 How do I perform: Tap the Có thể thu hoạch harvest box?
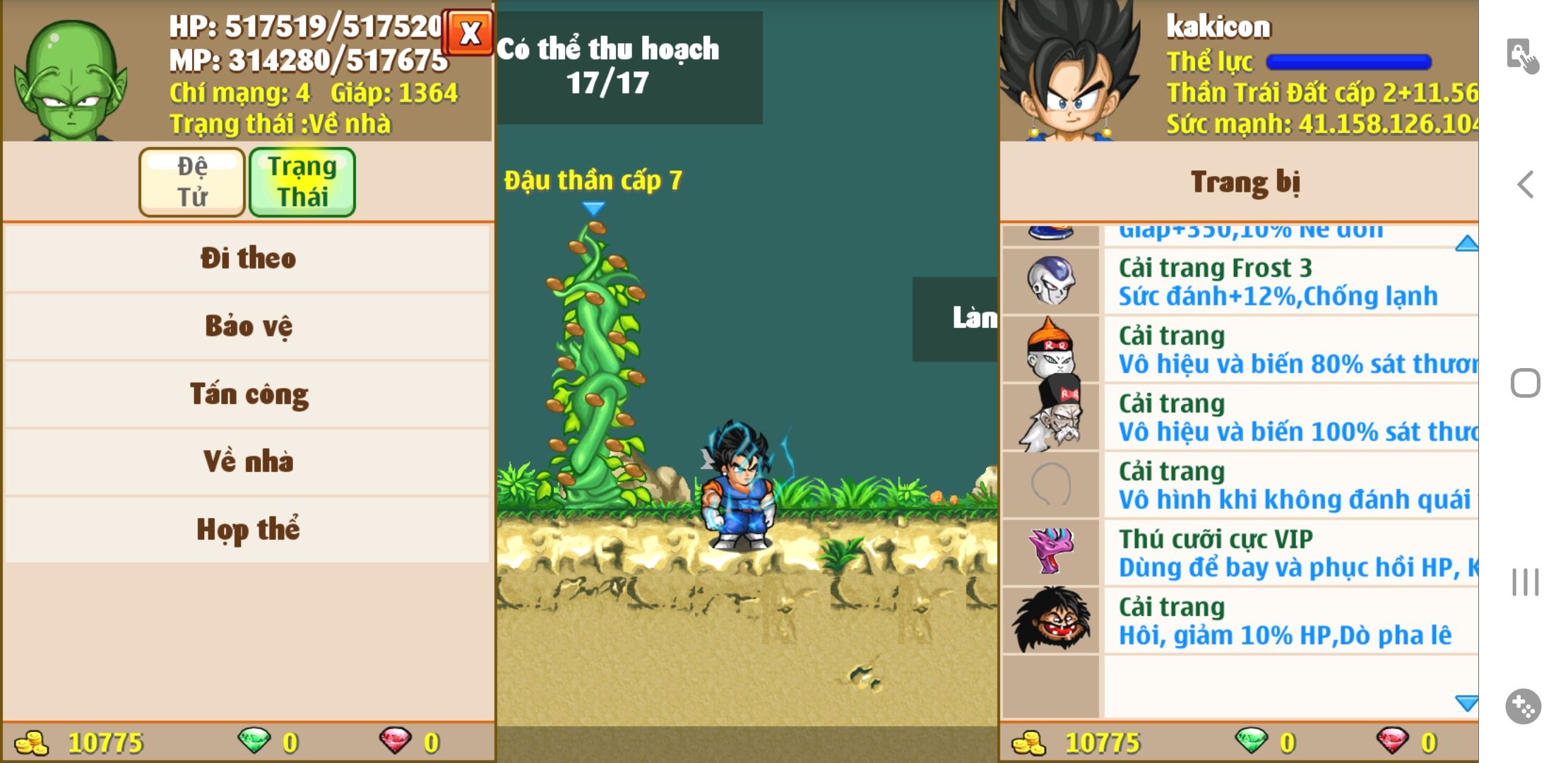tap(629, 67)
